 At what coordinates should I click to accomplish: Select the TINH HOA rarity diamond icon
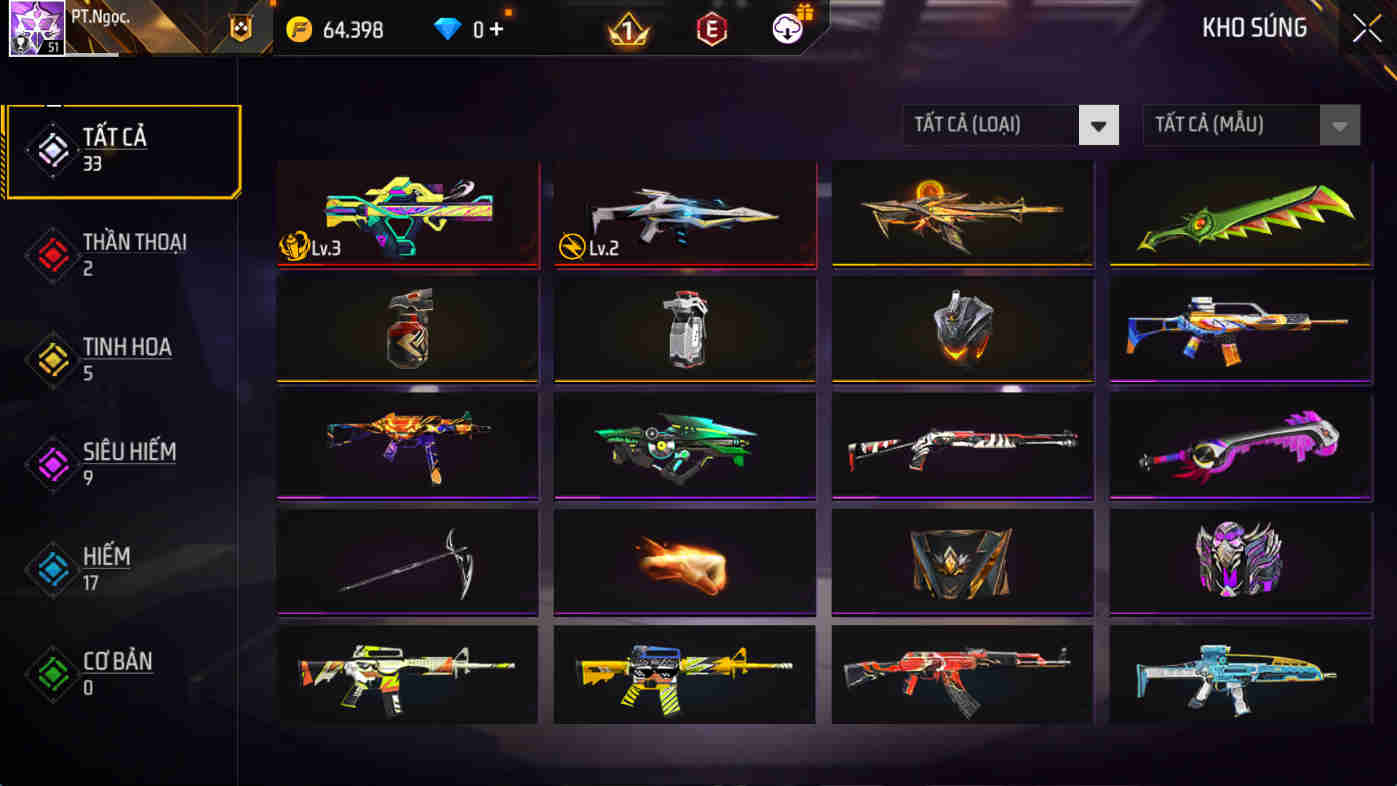click(x=52, y=358)
